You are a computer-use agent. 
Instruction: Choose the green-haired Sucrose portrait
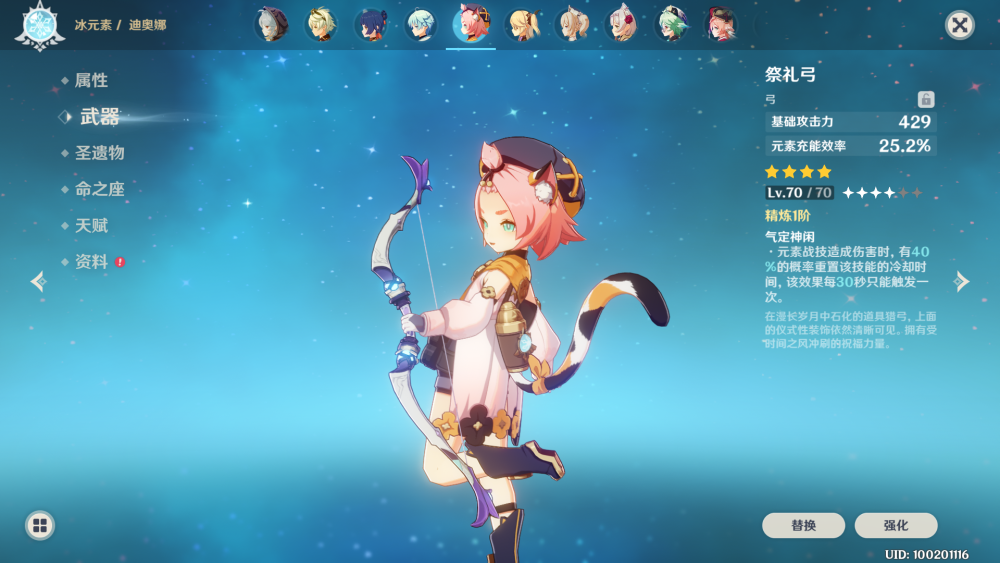tap(671, 24)
